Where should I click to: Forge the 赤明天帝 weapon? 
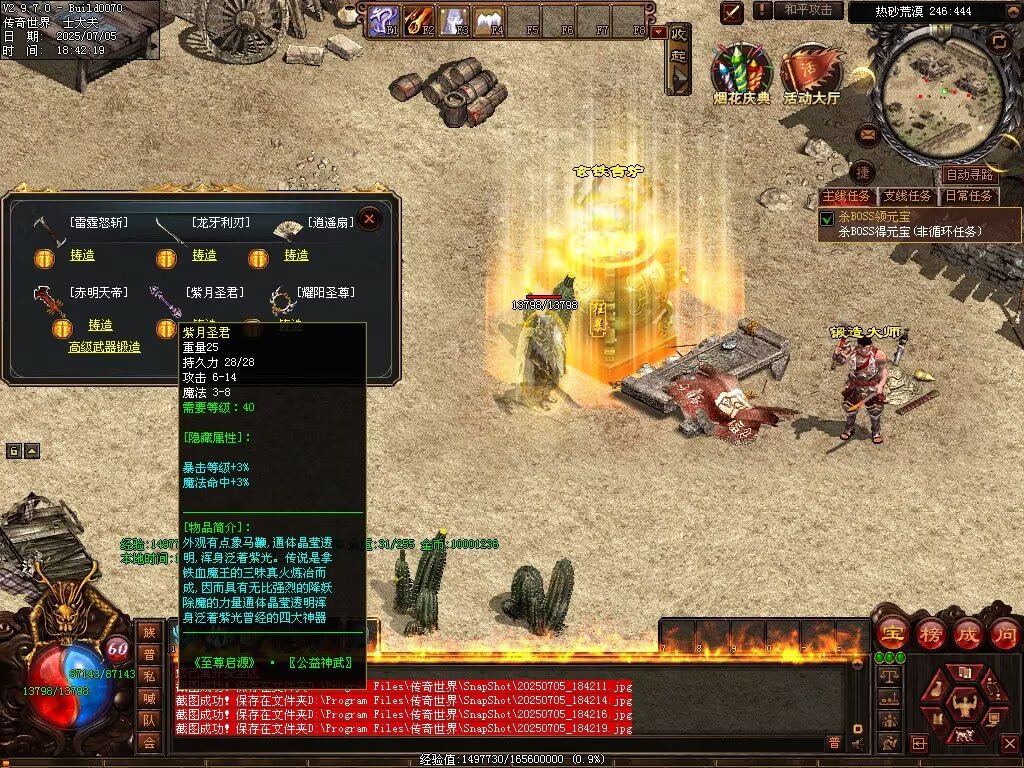click(x=100, y=326)
